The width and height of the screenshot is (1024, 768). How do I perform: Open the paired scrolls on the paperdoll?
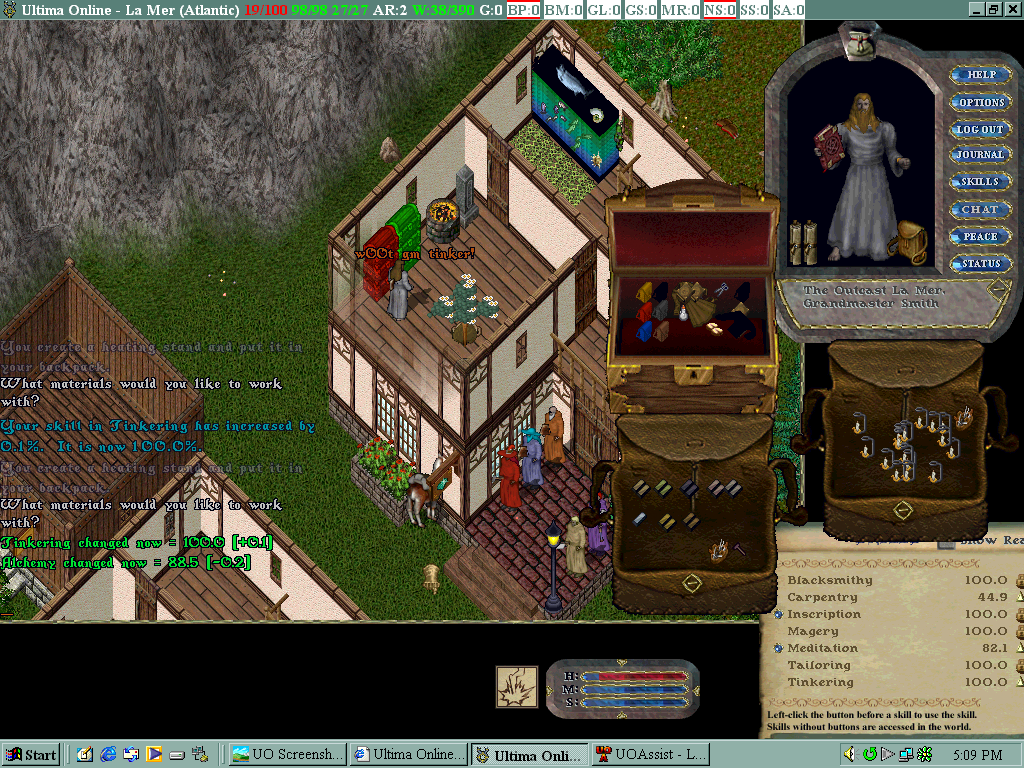(803, 242)
